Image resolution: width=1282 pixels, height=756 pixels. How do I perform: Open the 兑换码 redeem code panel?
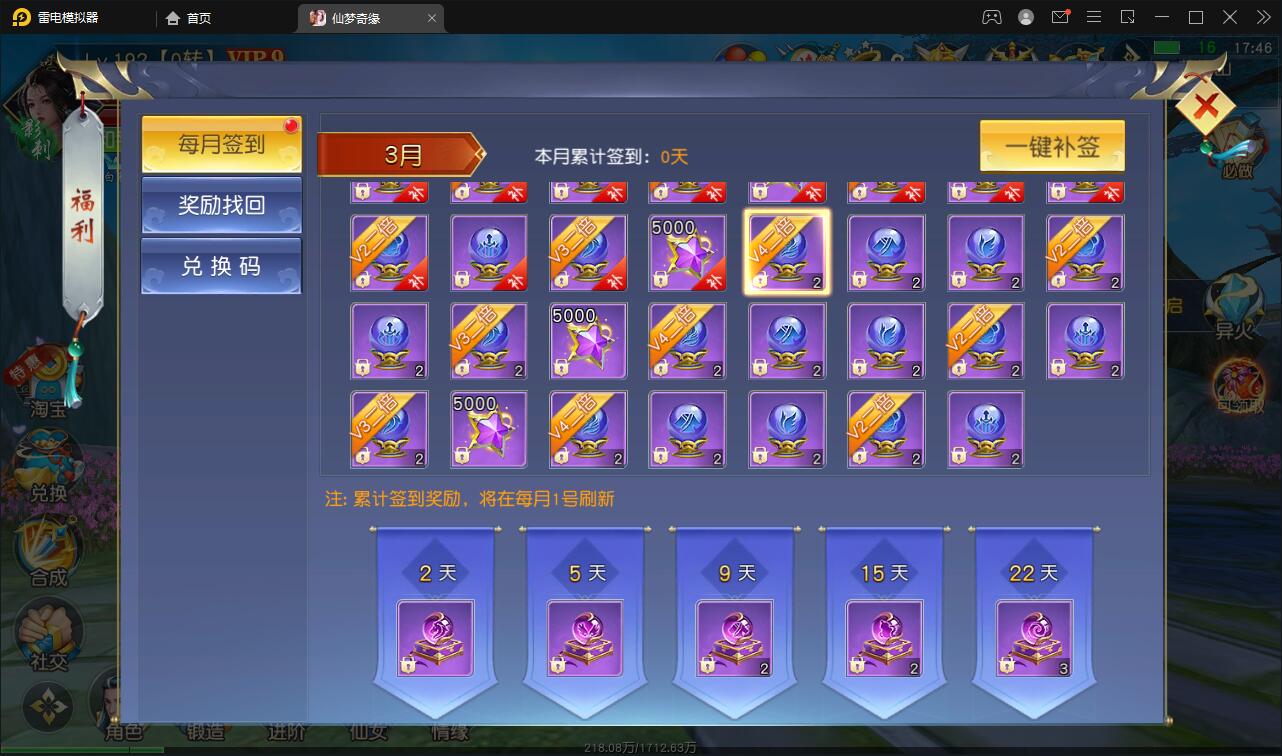tap(220, 267)
